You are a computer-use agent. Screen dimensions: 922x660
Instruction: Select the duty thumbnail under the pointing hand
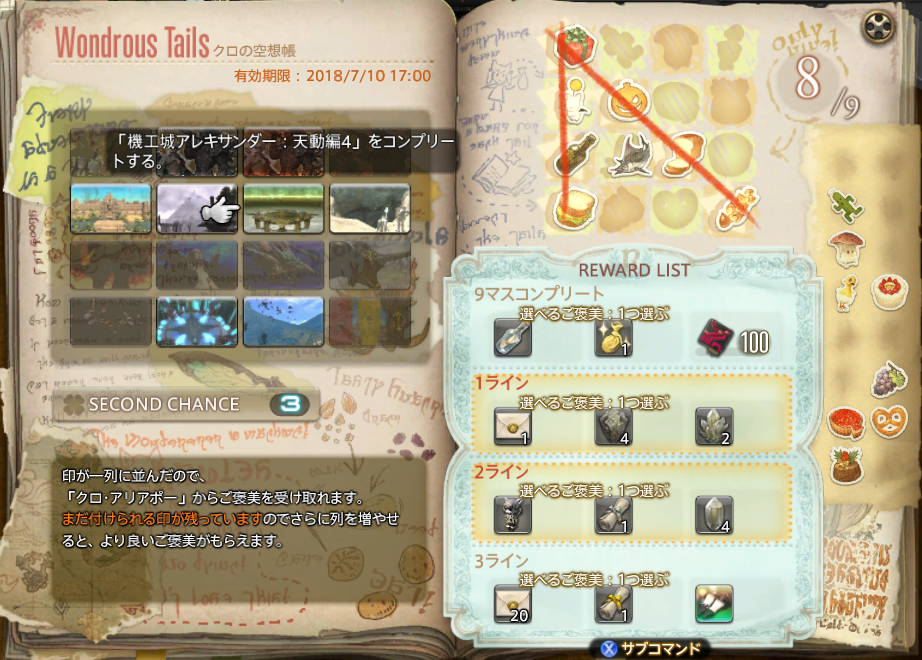point(197,208)
